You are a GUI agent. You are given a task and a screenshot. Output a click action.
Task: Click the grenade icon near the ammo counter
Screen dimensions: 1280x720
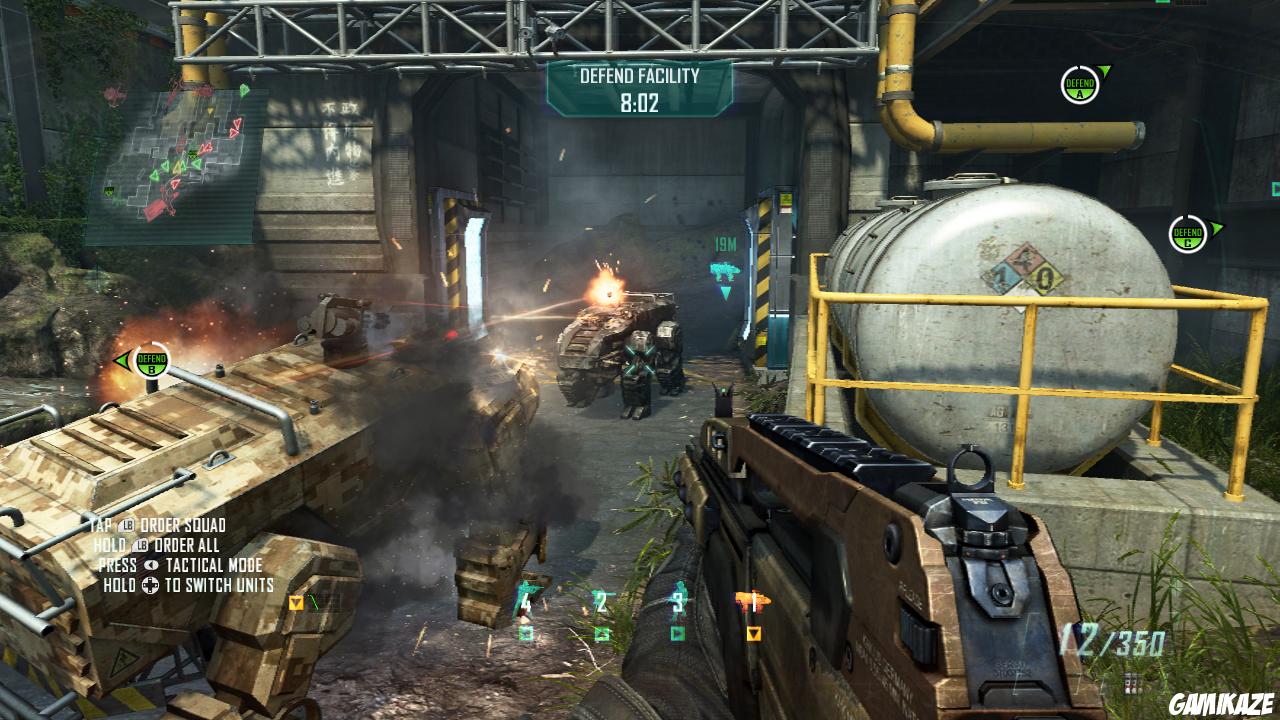click(x=1130, y=682)
